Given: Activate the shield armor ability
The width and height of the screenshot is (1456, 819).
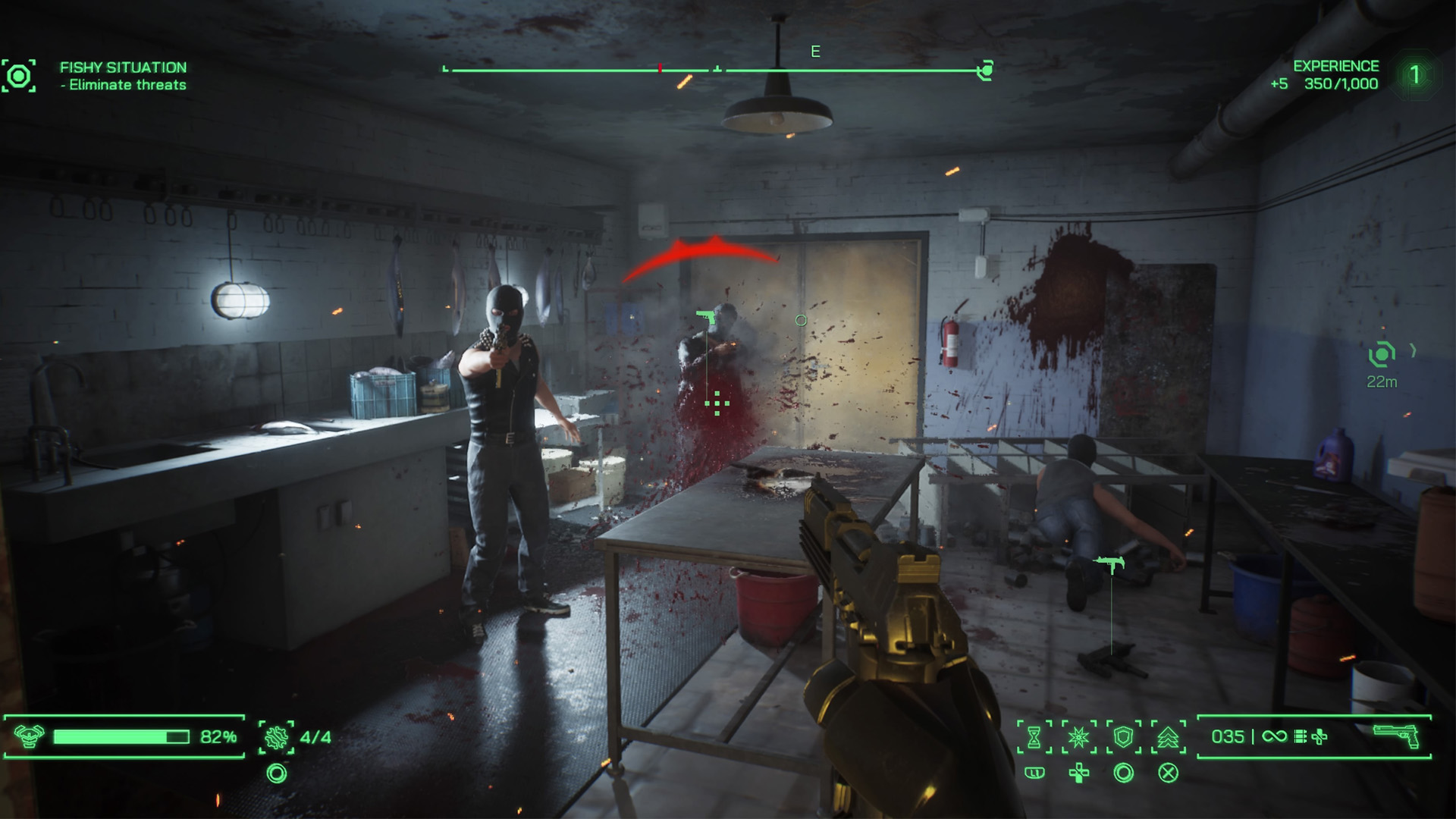Looking at the screenshot, I should point(1123,736).
